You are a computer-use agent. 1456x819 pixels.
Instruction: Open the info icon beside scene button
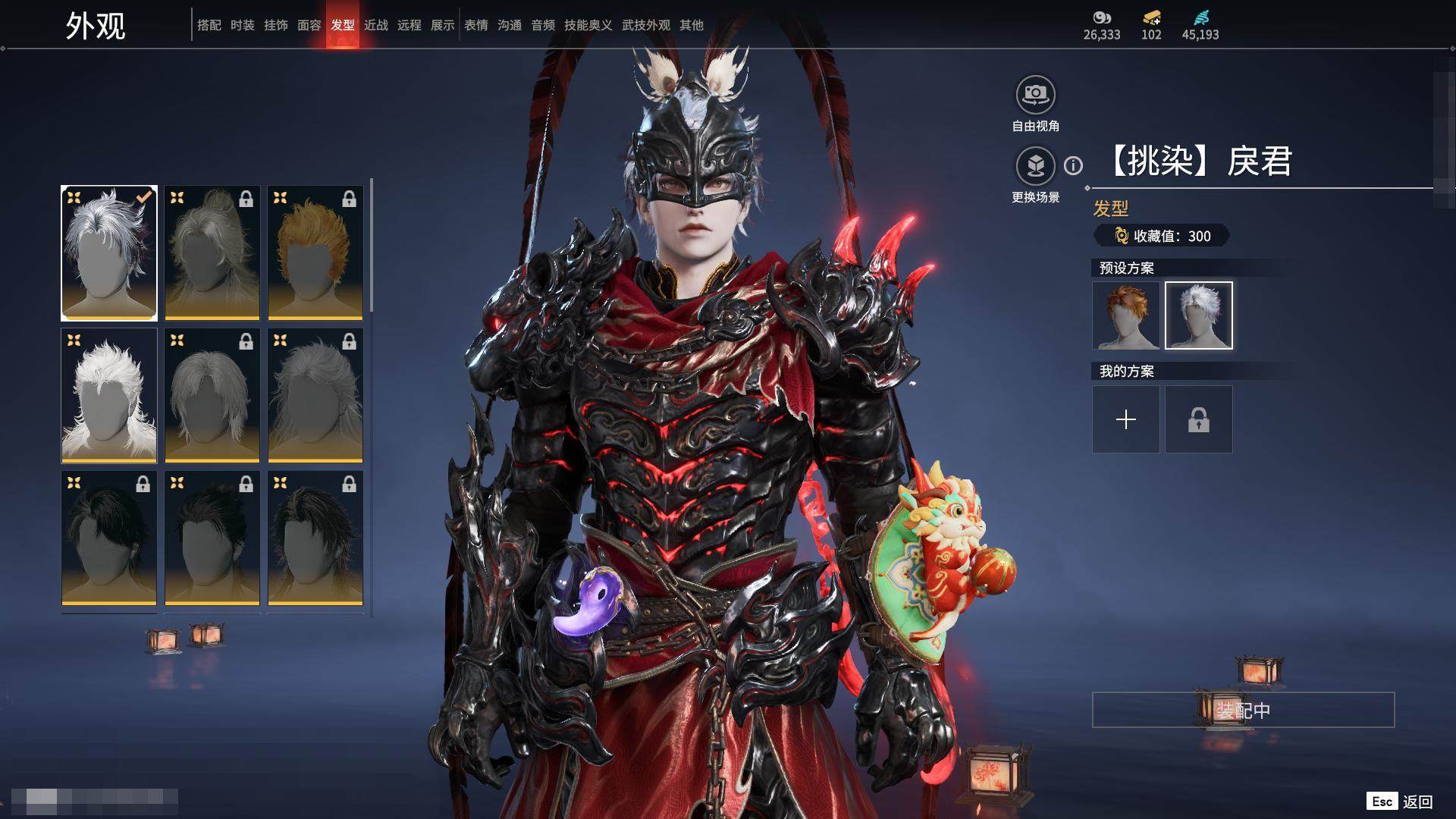[x=1073, y=165]
